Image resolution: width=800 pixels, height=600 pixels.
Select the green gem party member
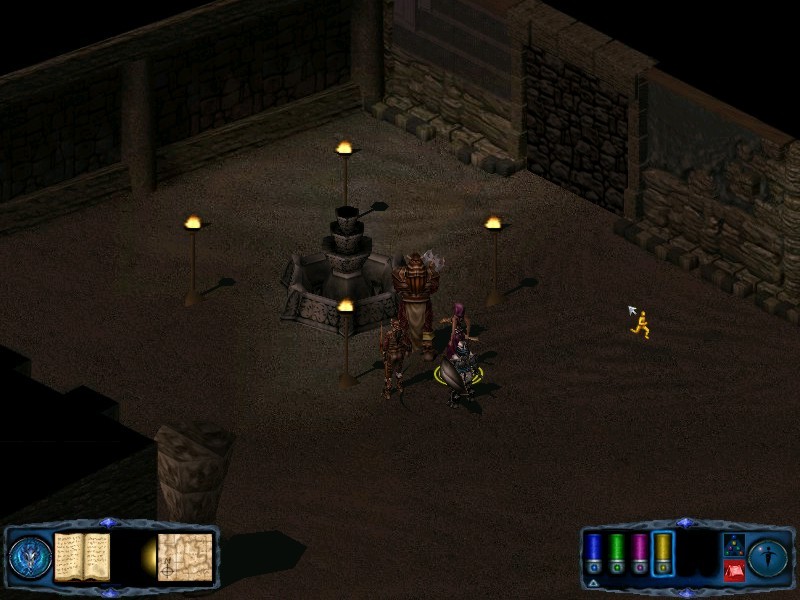click(616, 555)
